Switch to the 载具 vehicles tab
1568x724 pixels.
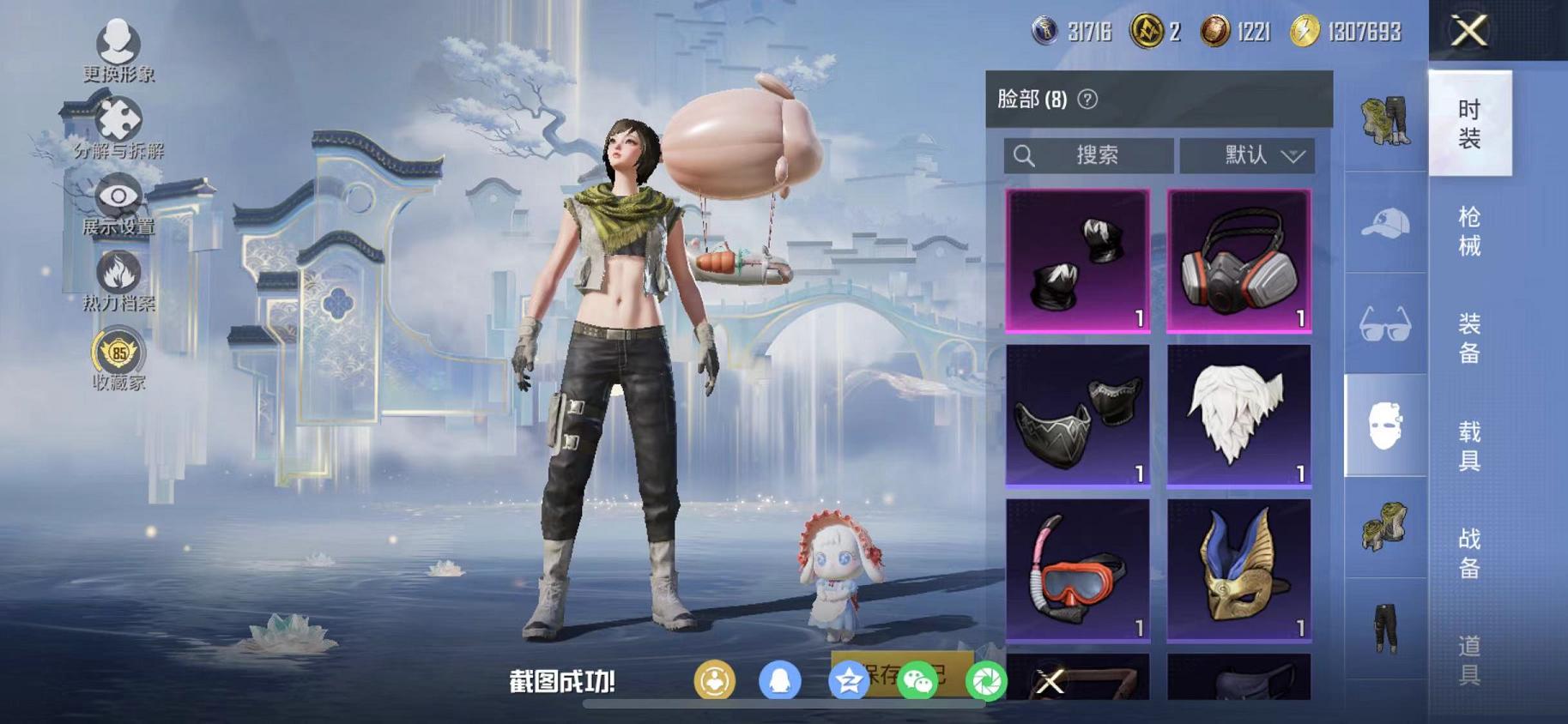[x=1469, y=445]
